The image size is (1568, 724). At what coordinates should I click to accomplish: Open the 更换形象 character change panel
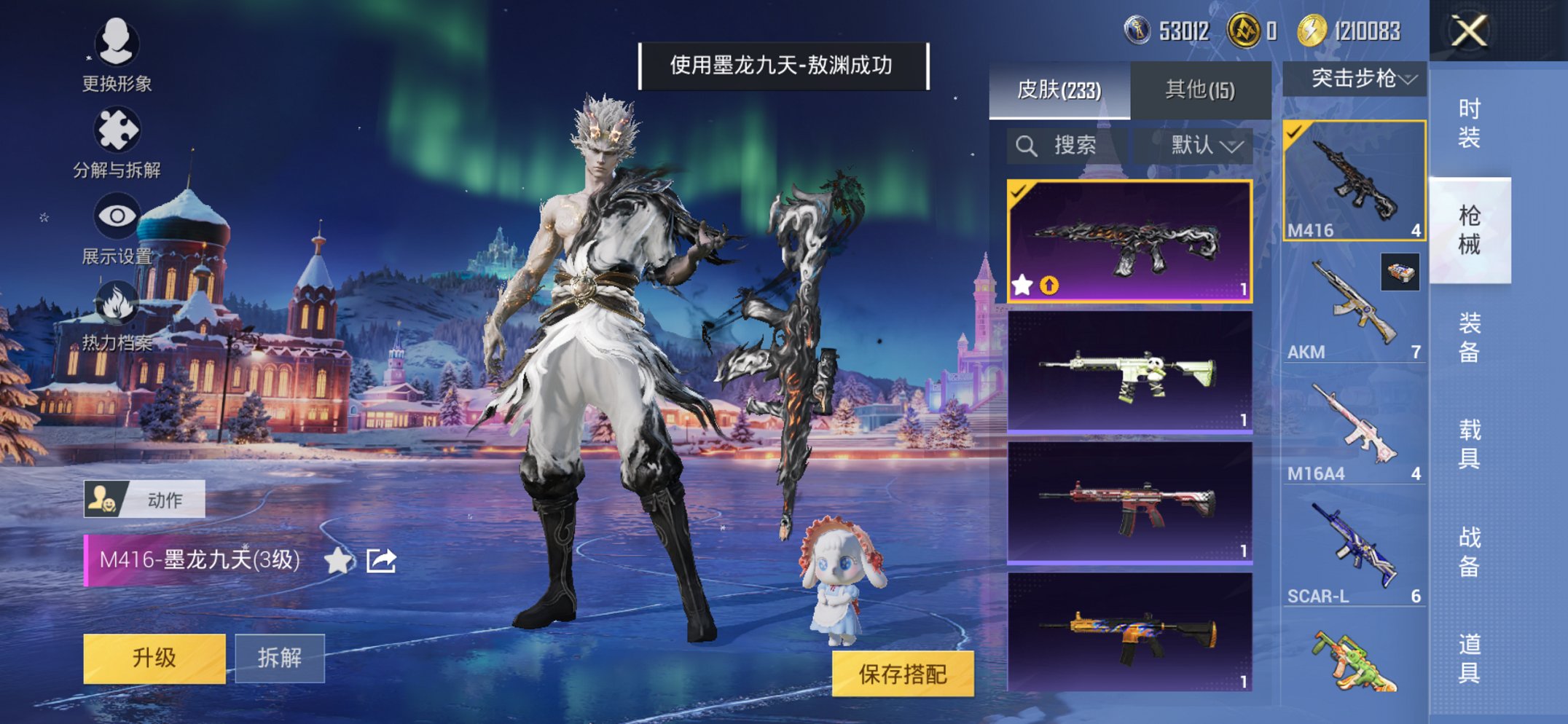tap(117, 45)
